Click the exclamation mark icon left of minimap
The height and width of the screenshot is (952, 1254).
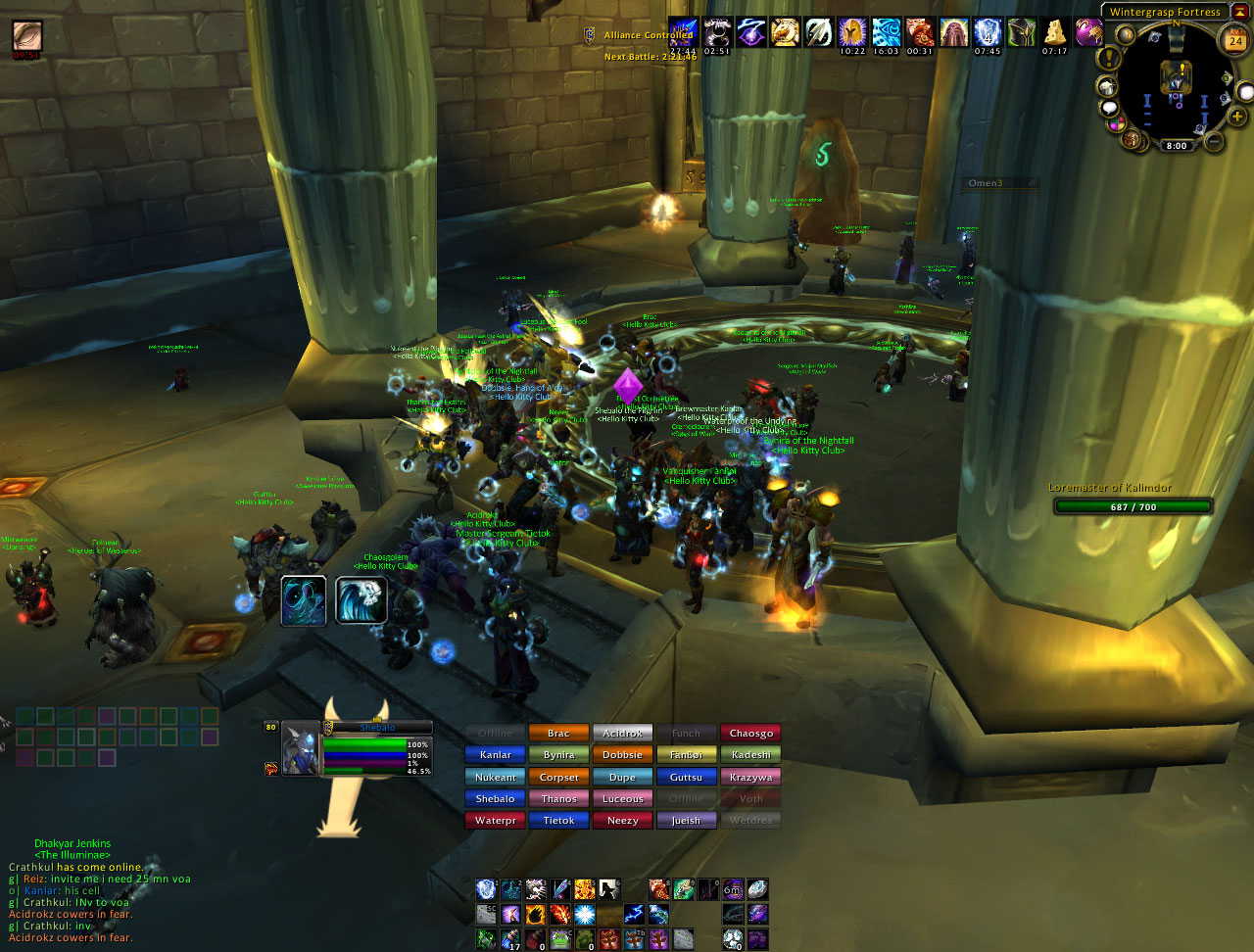1108,57
